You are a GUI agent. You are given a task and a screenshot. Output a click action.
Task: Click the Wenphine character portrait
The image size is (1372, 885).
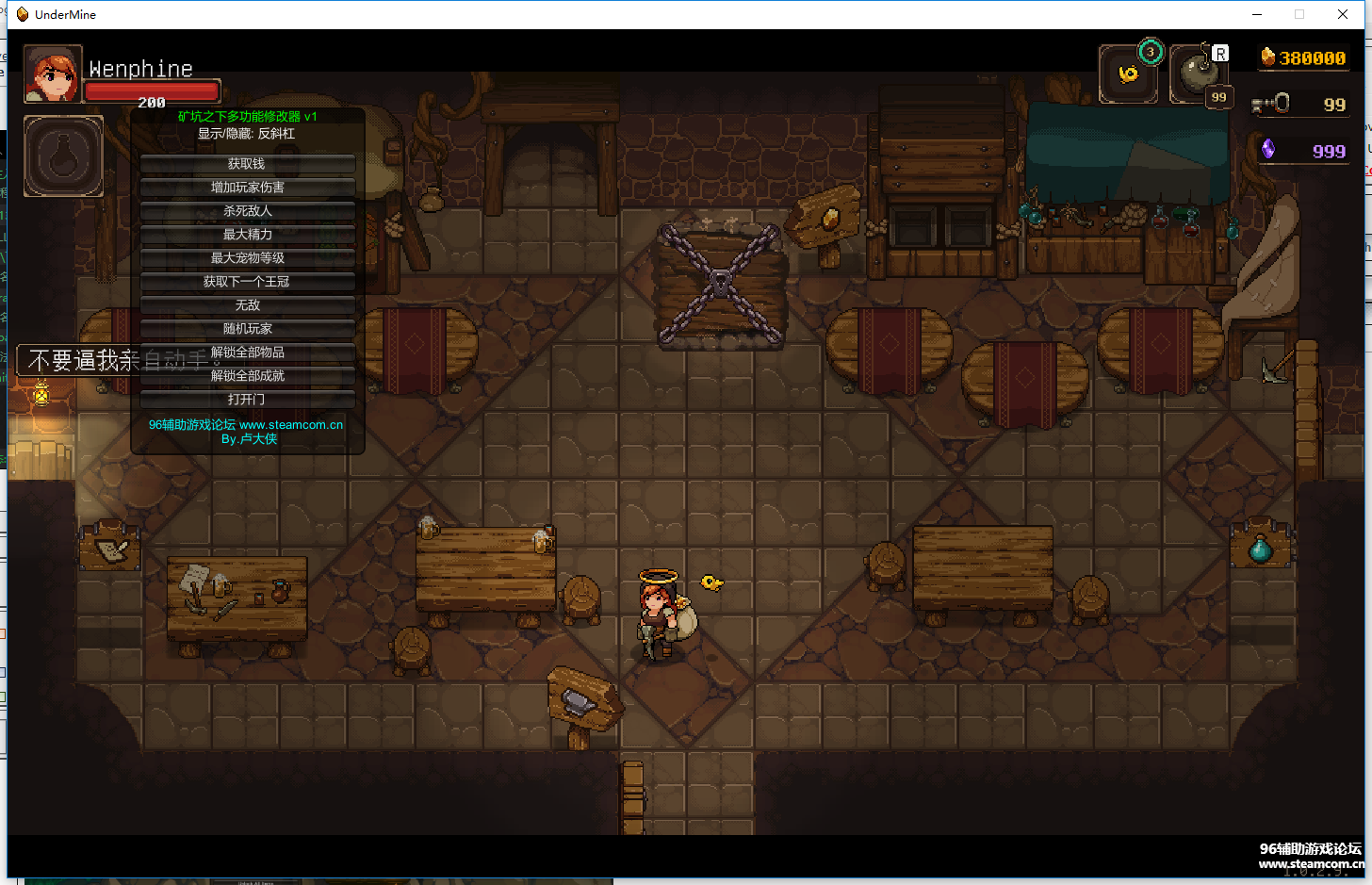coord(52,74)
